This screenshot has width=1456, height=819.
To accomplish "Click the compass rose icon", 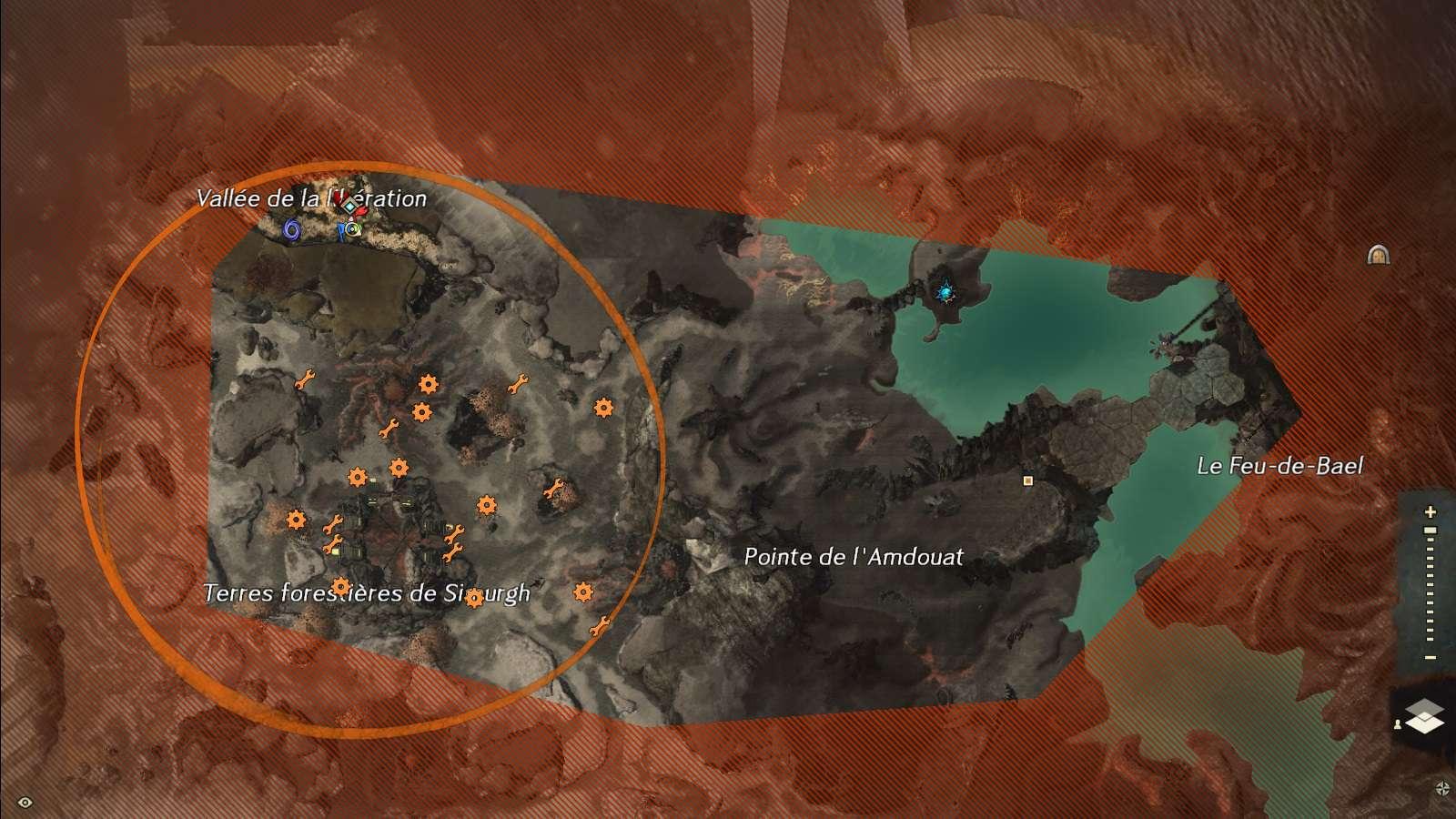I will 1442,788.
